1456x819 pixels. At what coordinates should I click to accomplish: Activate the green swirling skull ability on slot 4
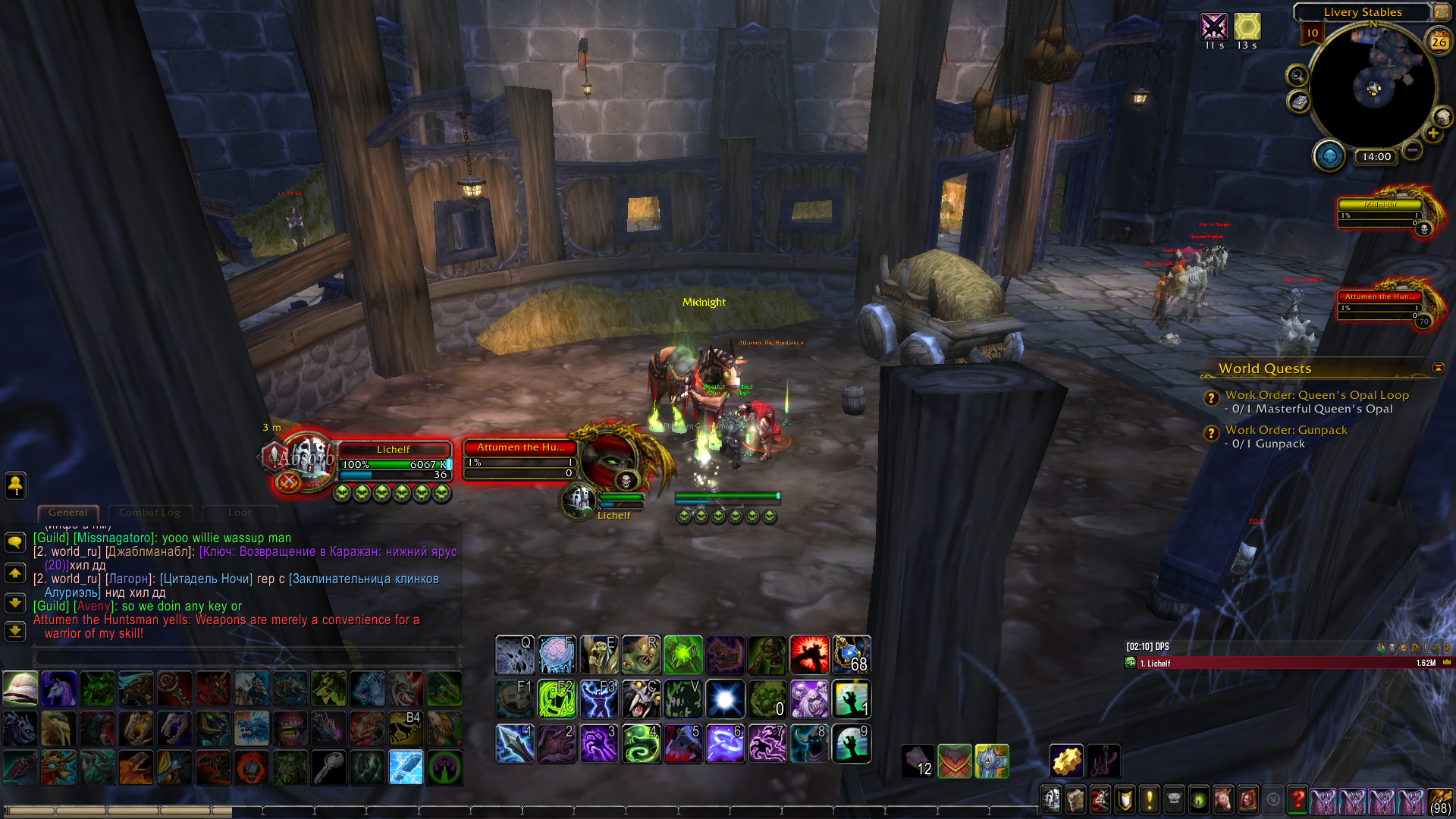pos(642,742)
